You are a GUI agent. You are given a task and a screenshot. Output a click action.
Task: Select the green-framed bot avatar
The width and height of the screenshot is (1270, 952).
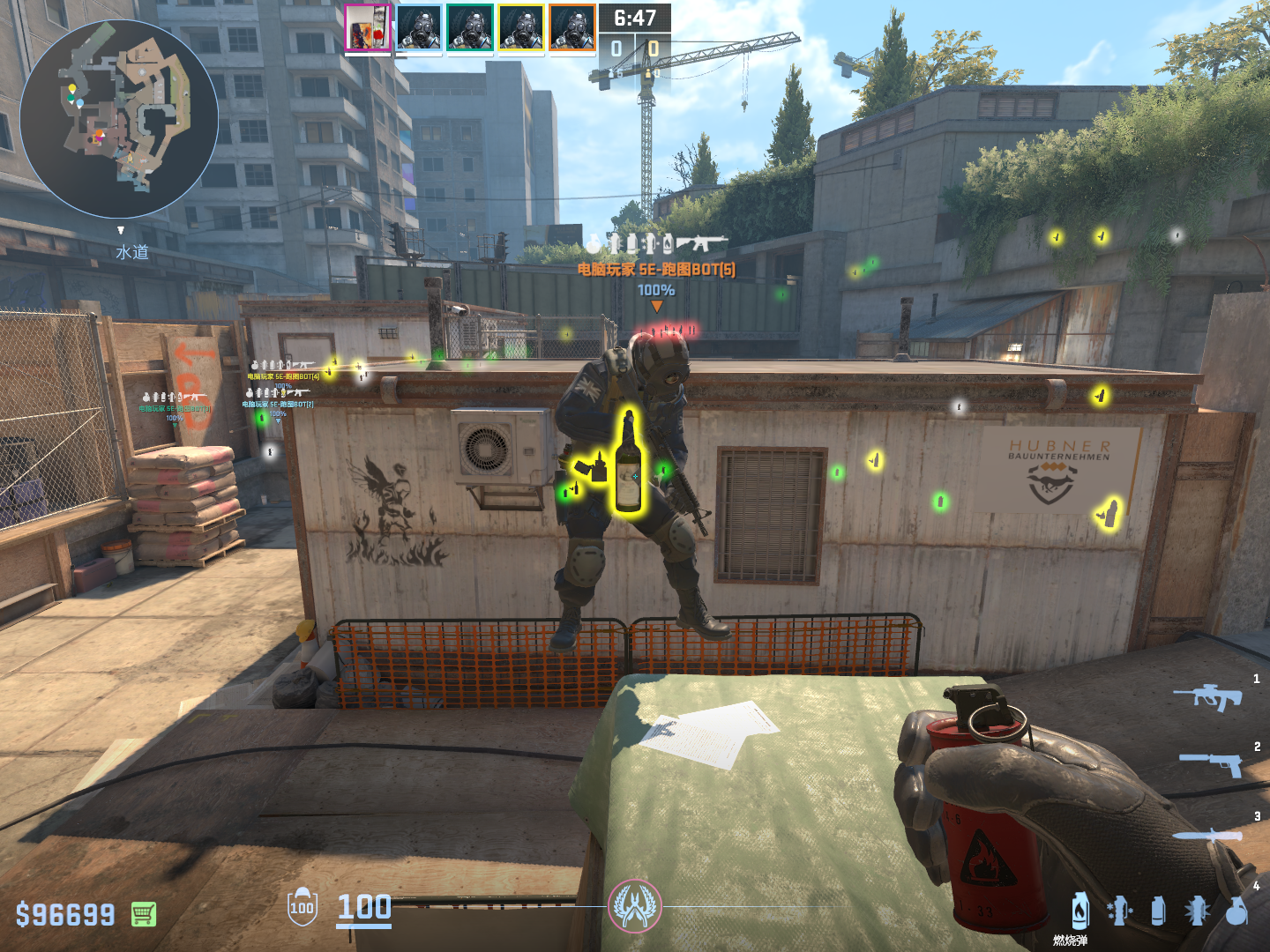click(470, 28)
